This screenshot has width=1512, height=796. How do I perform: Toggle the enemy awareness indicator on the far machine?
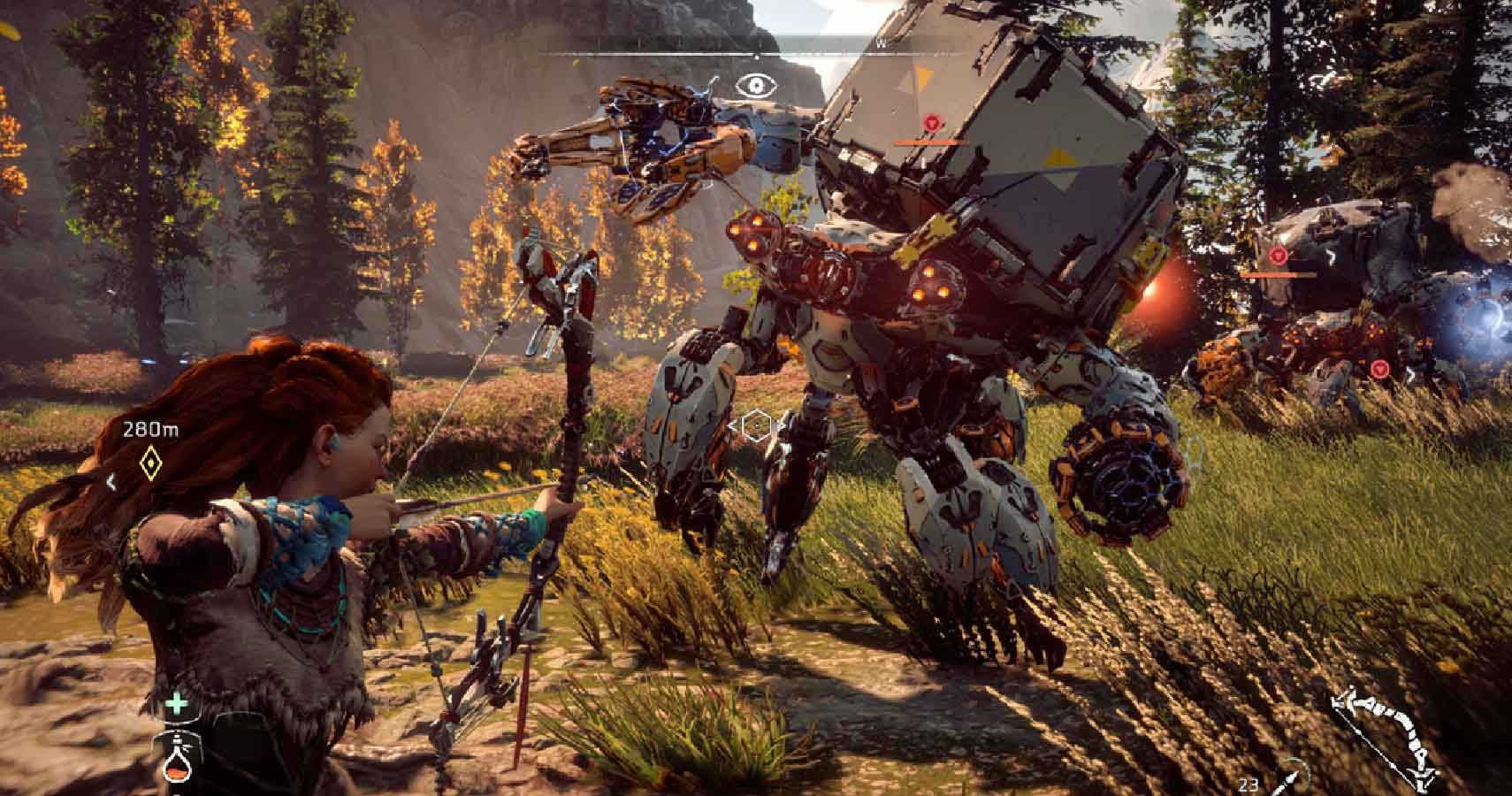[1381, 368]
